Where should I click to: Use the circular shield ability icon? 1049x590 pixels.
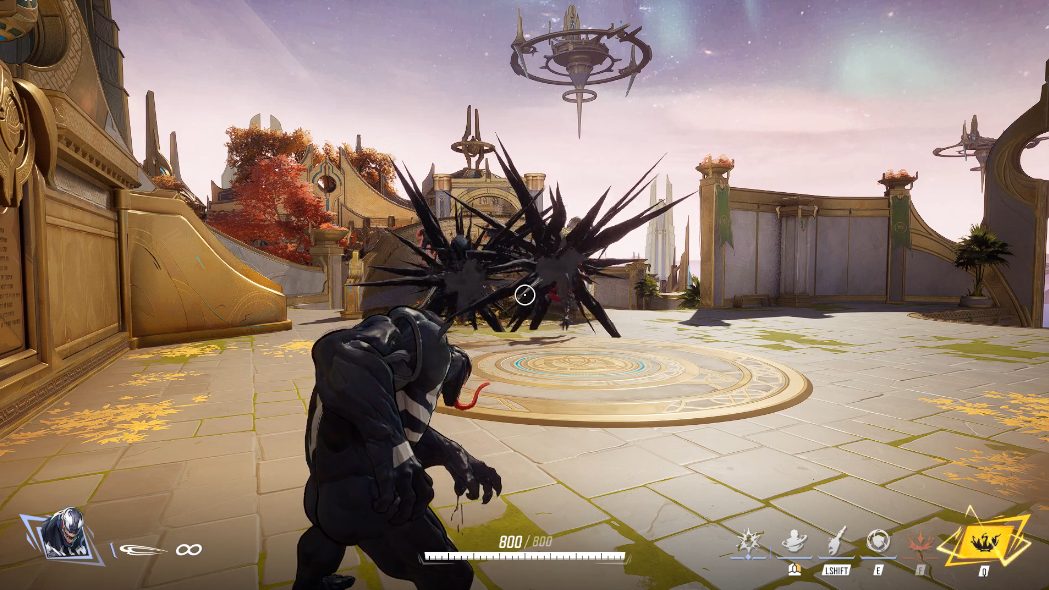878,541
